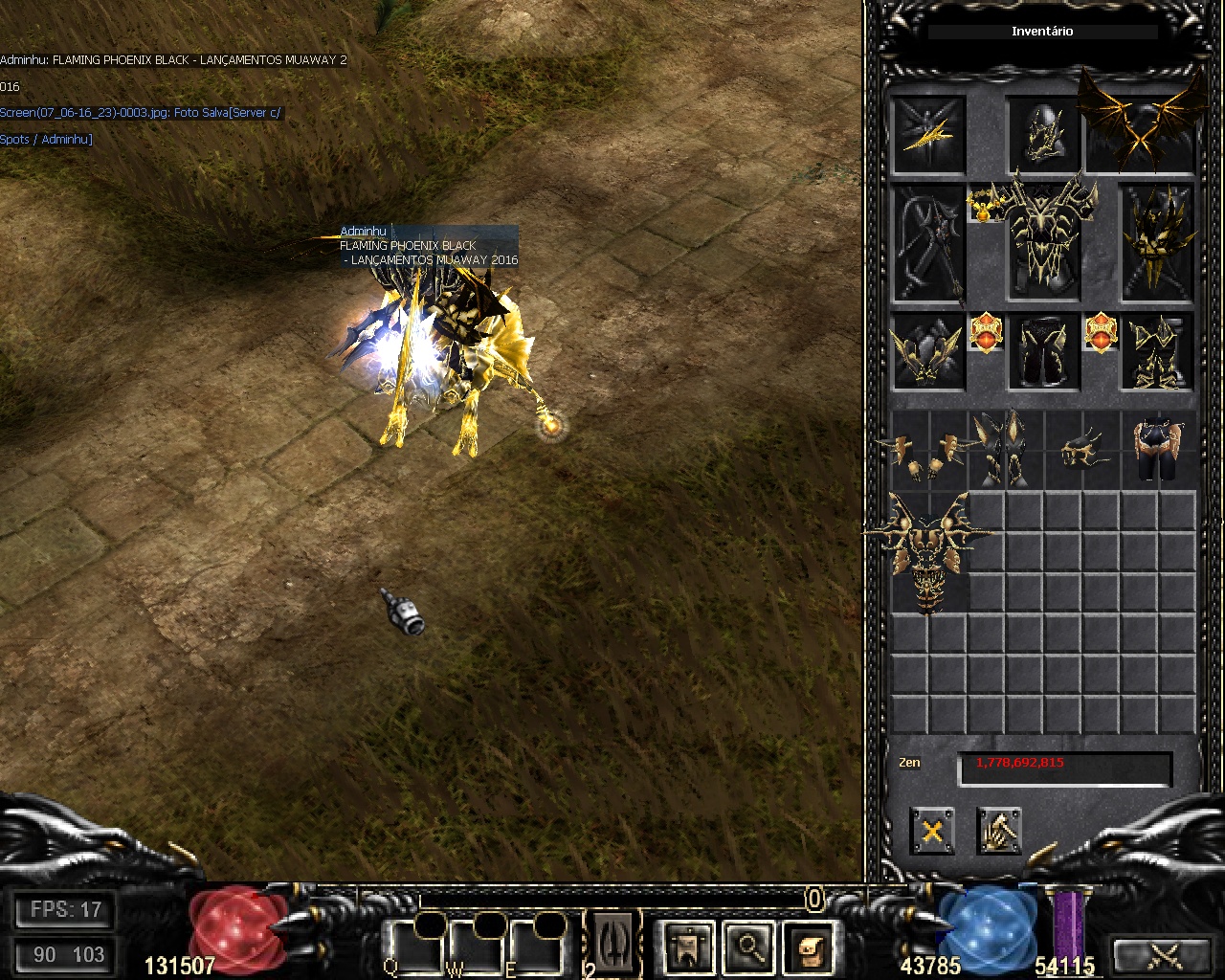Image resolution: width=1225 pixels, height=980 pixels.
Task: Select the golden pendant necklace slot
Action: point(984,204)
